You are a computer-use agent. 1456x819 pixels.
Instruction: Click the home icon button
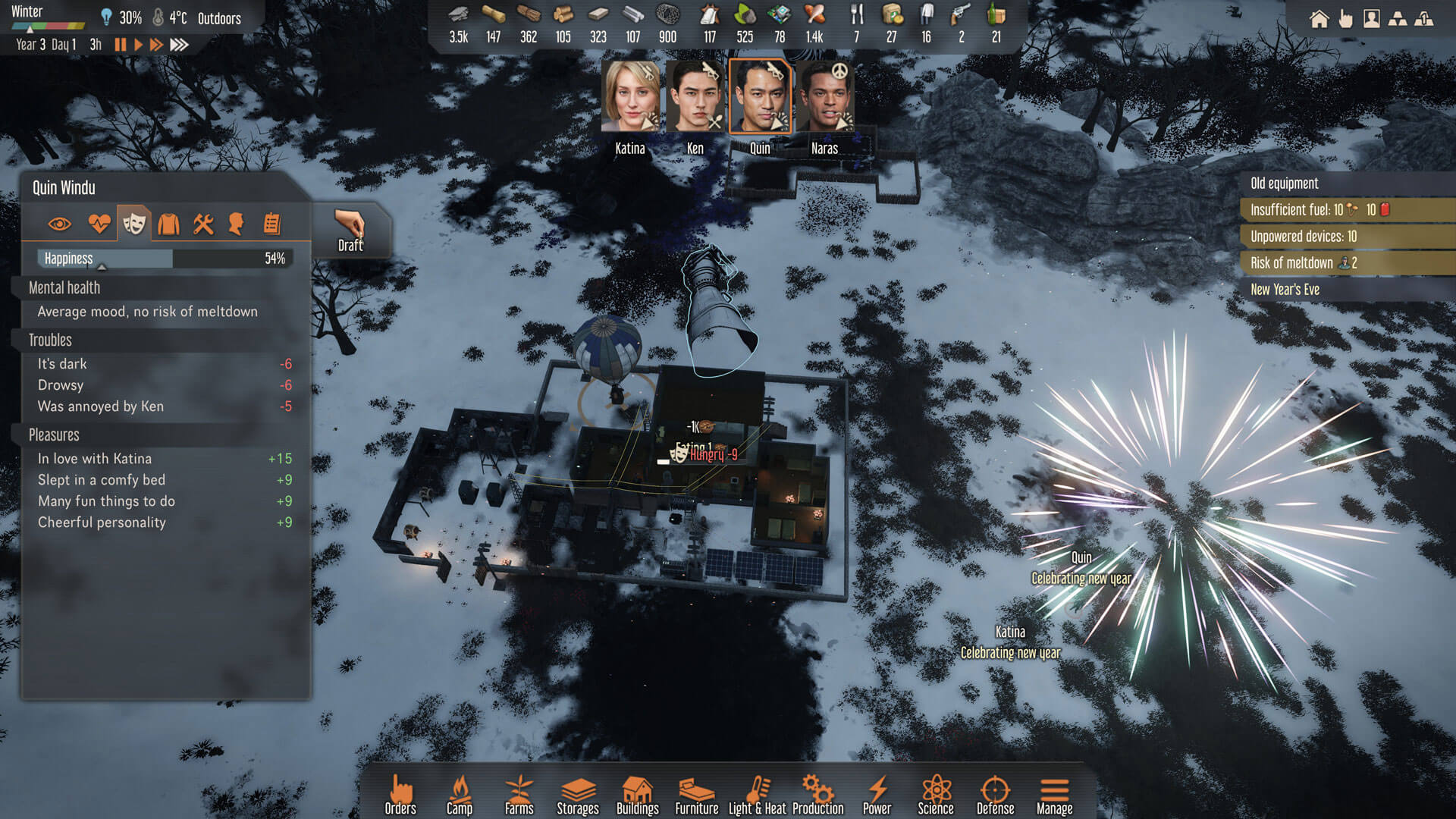(x=1319, y=19)
